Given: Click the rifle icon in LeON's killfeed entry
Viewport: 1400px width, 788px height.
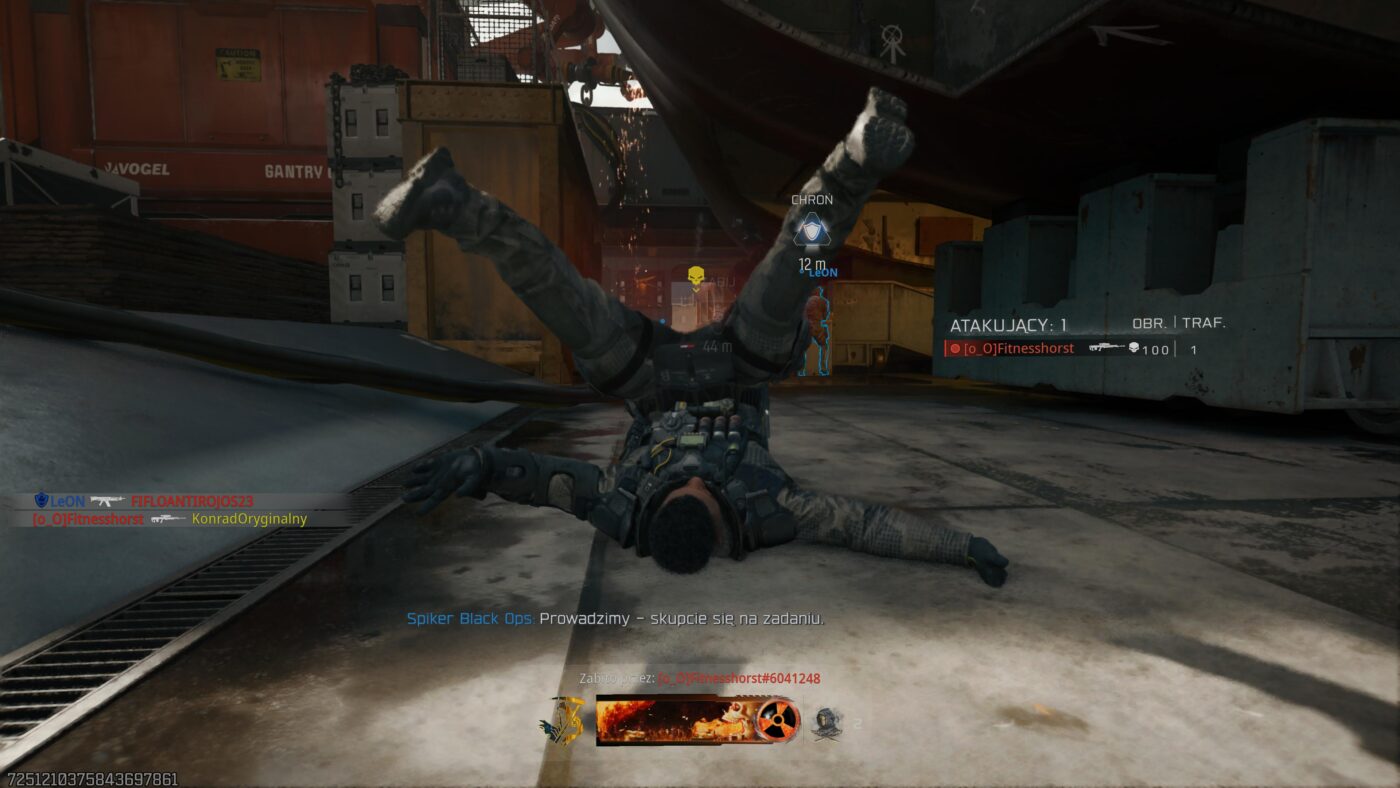Looking at the screenshot, I should click(105, 497).
